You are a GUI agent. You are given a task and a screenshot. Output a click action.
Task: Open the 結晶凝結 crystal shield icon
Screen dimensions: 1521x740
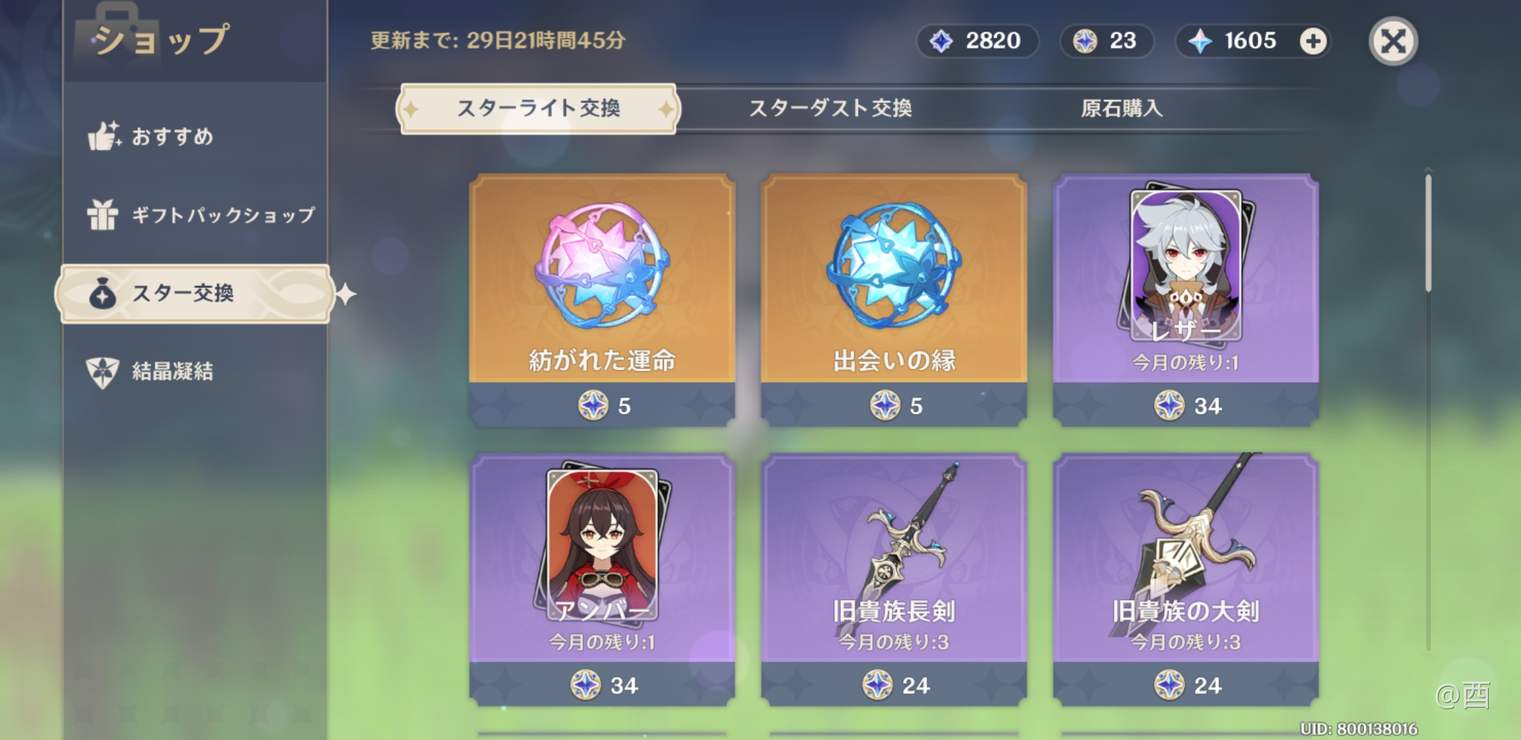pos(105,371)
